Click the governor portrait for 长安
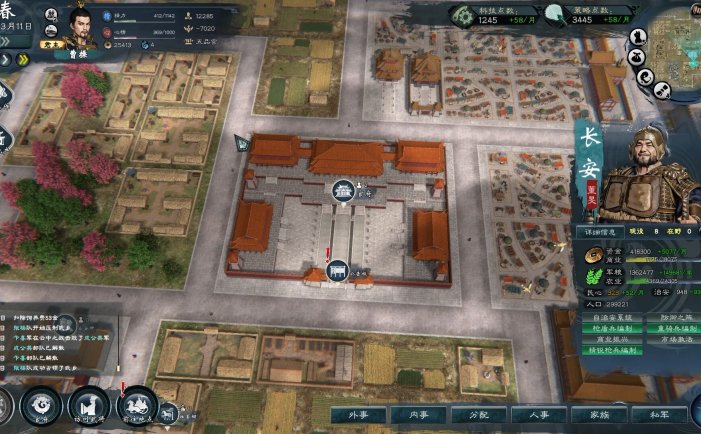This screenshot has width=701, height=434. (657, 177)
